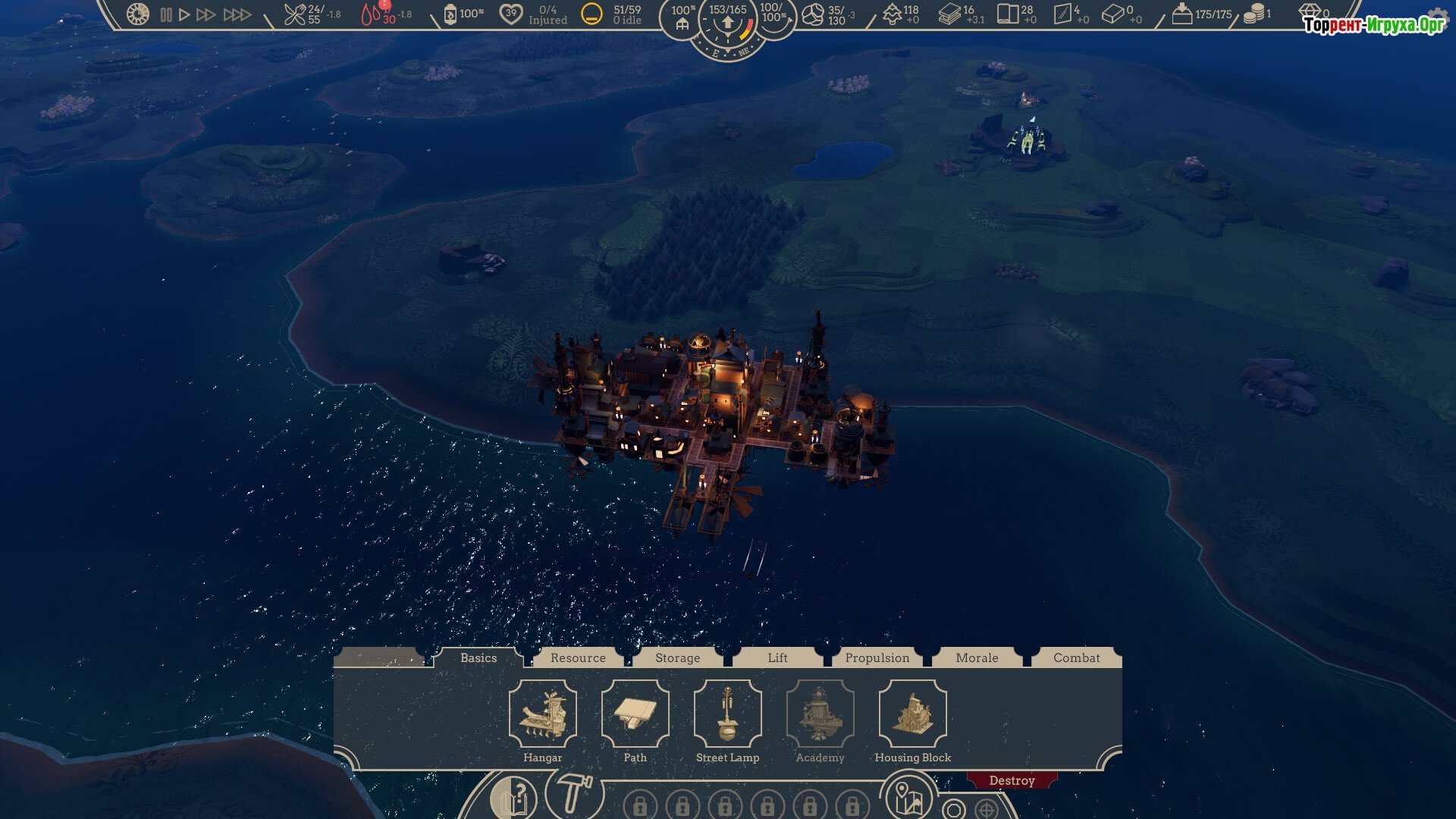The width and height of the screenshot is (1456, 819).
Task: Choose the Path building piece
Action: 635,714
